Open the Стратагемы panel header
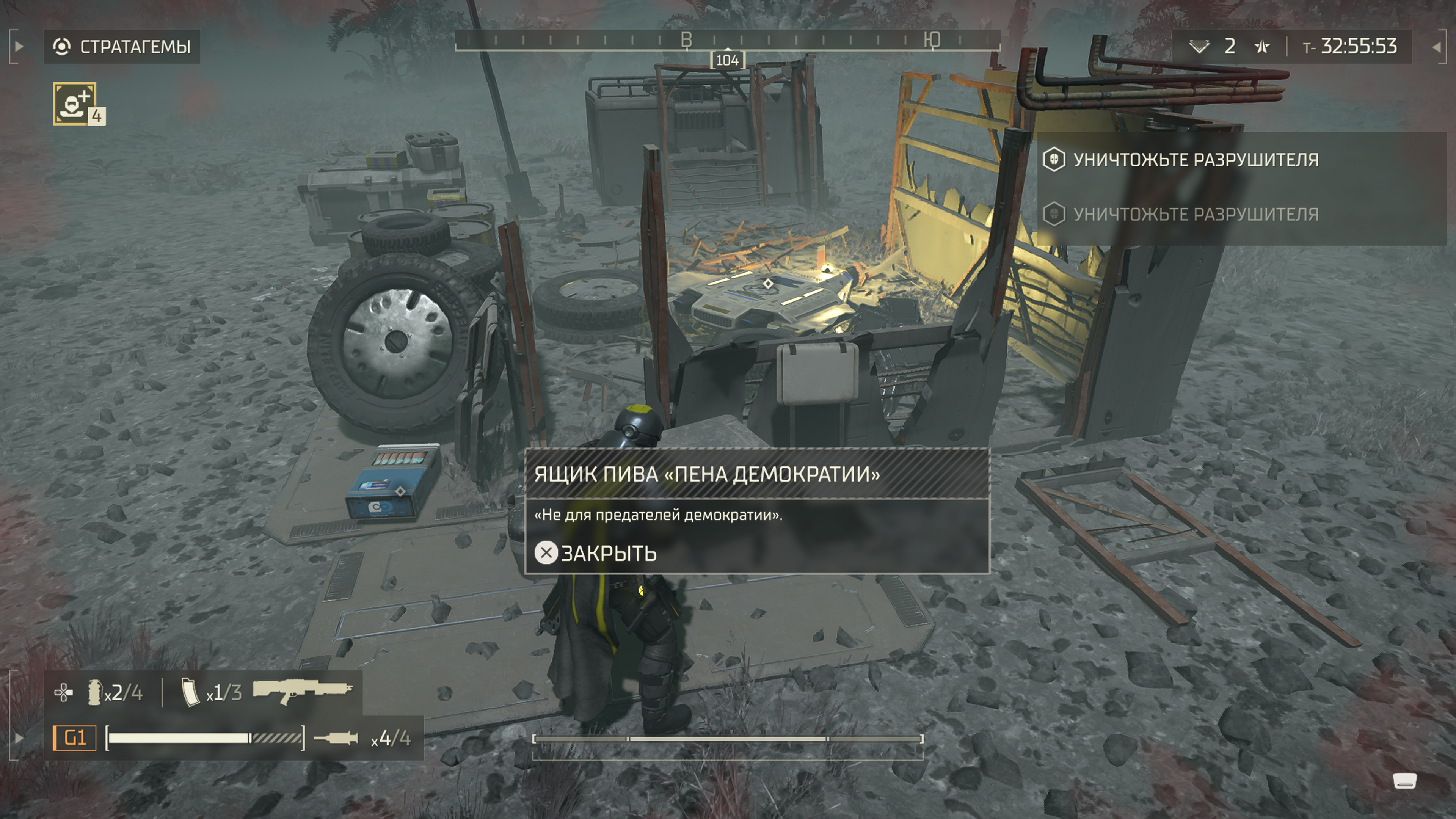Screen dimensions: 1456x819 (x=122, y=46)
